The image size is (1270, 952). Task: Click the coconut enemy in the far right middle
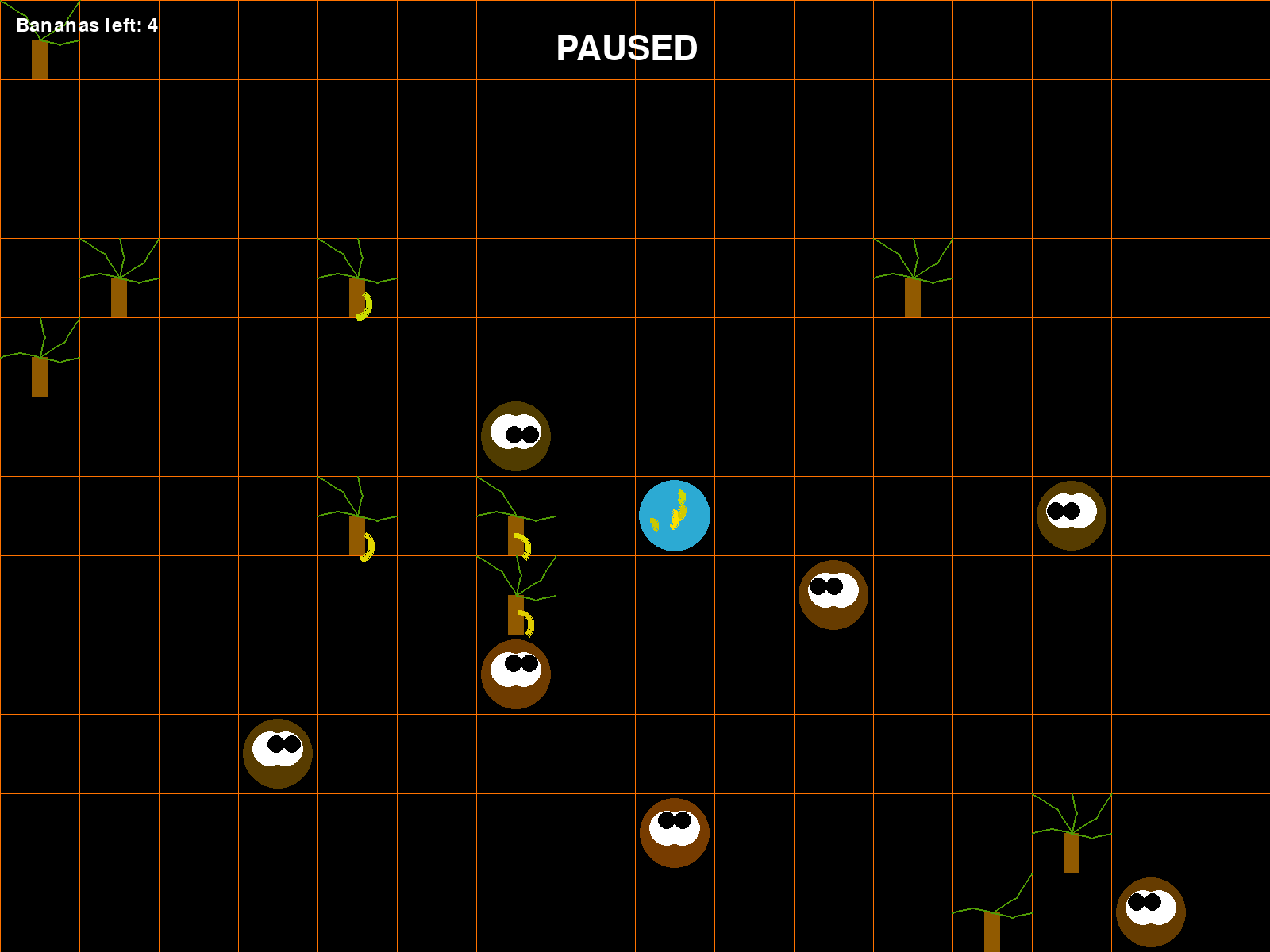coord(1070,516)
